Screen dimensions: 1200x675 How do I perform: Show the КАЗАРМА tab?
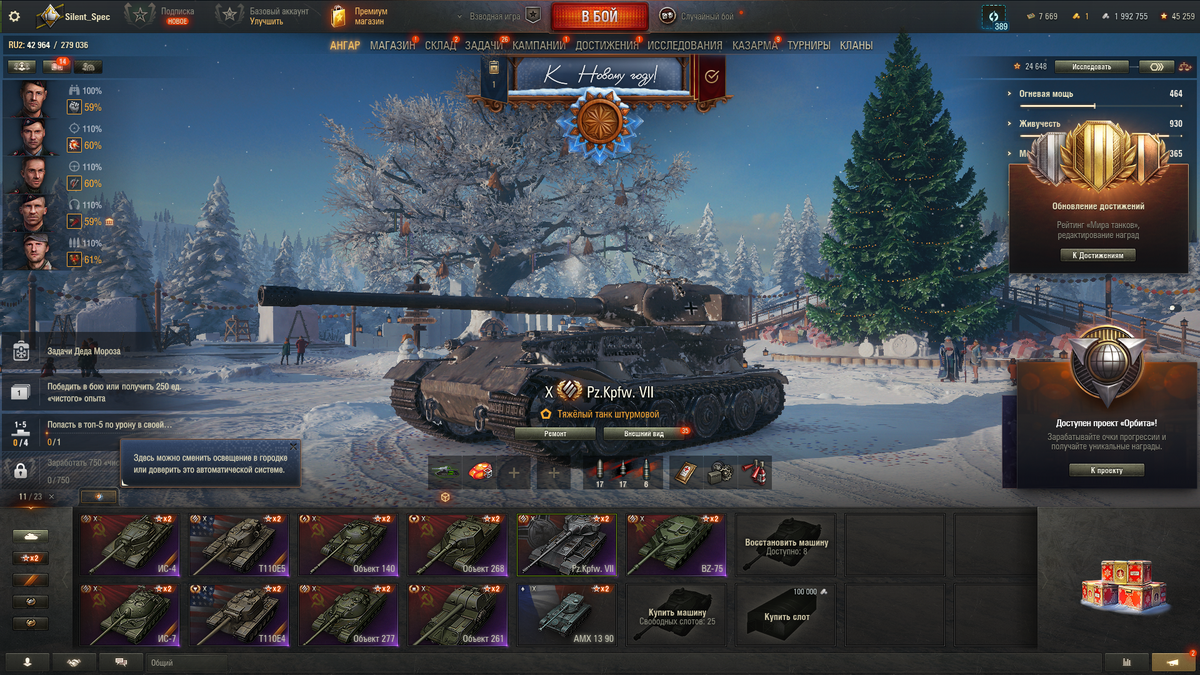754,45
